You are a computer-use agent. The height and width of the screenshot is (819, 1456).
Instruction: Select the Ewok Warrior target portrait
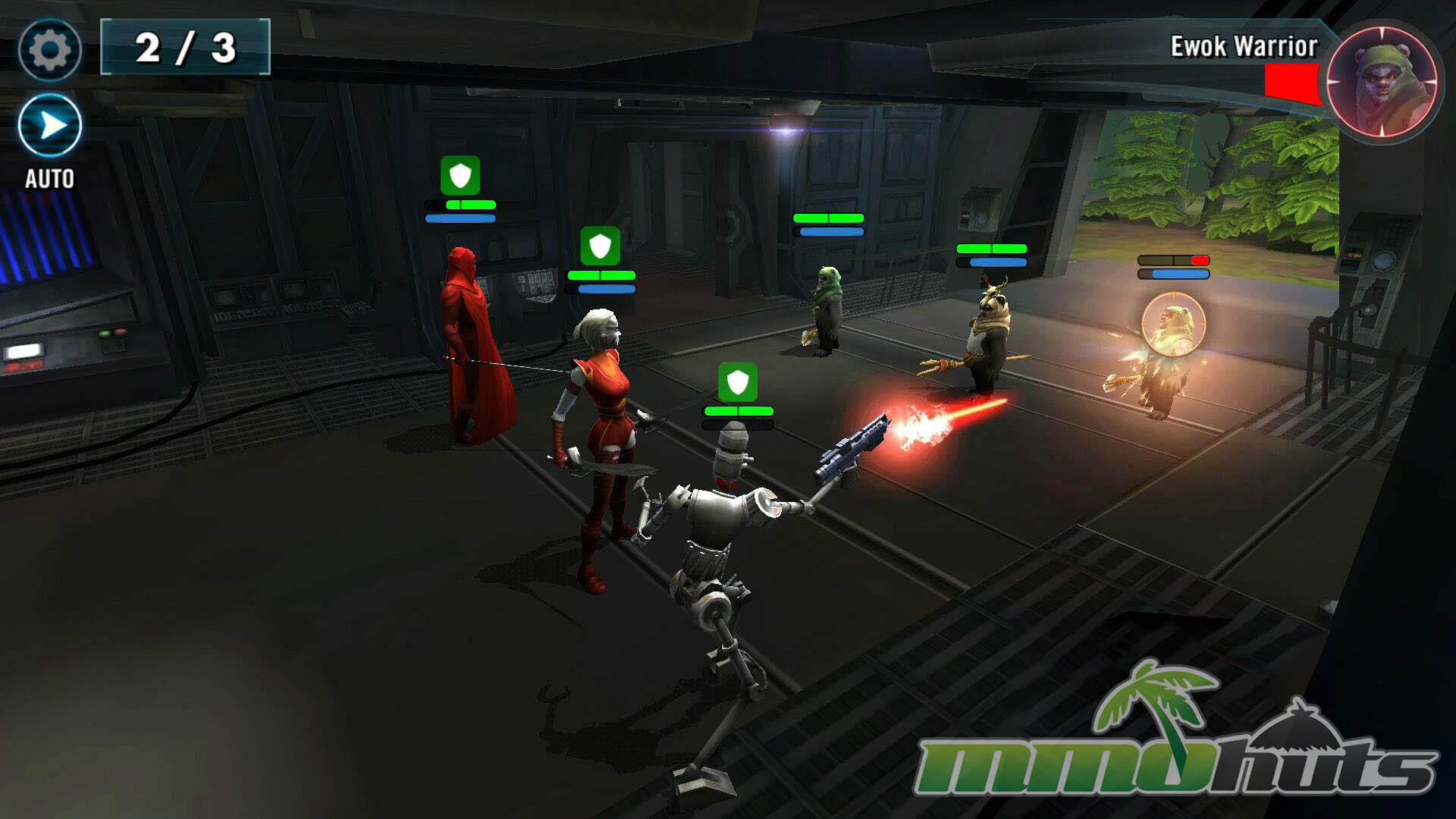click(x=1382, y=82)
